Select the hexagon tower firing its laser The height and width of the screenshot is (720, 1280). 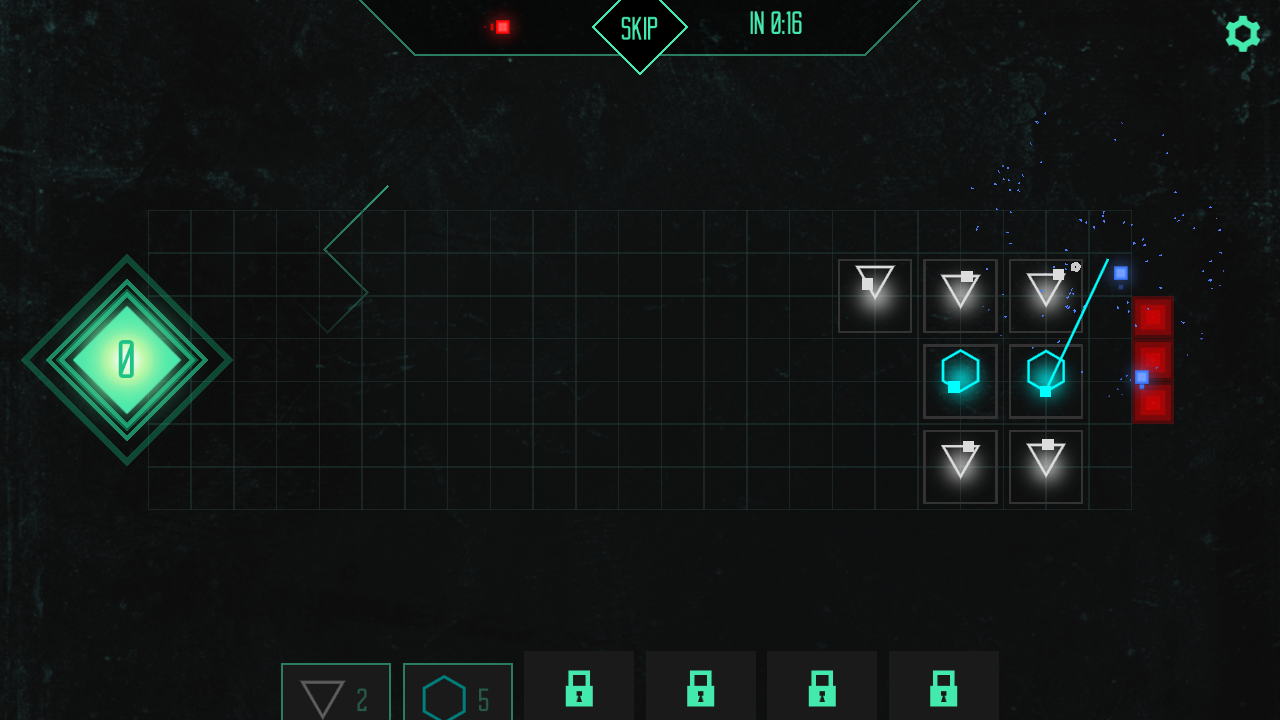pos(1045,380)
